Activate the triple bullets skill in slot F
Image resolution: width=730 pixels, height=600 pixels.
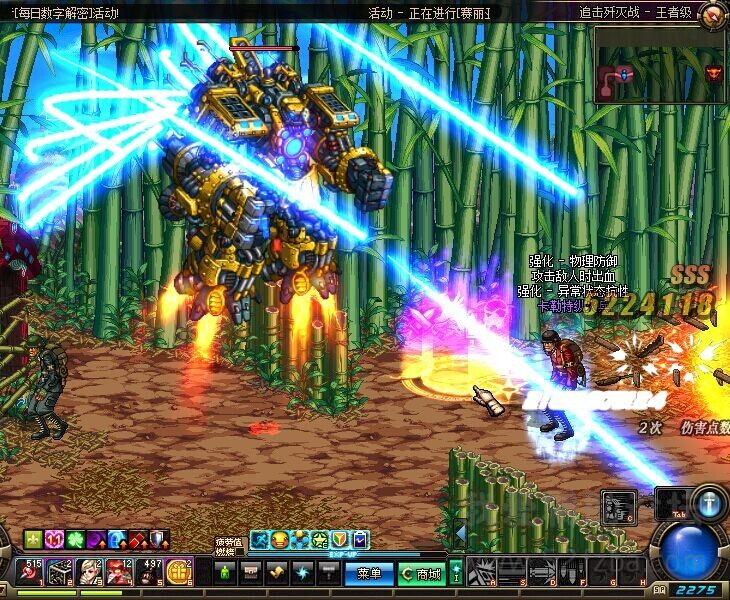tap(572, 573)
